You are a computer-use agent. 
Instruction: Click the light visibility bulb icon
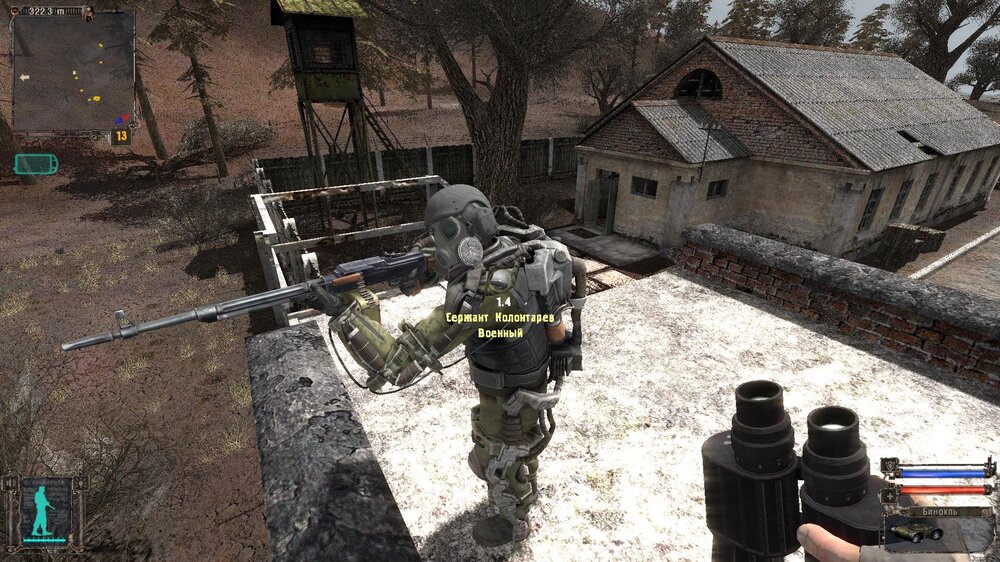click(x=80, y=484)
